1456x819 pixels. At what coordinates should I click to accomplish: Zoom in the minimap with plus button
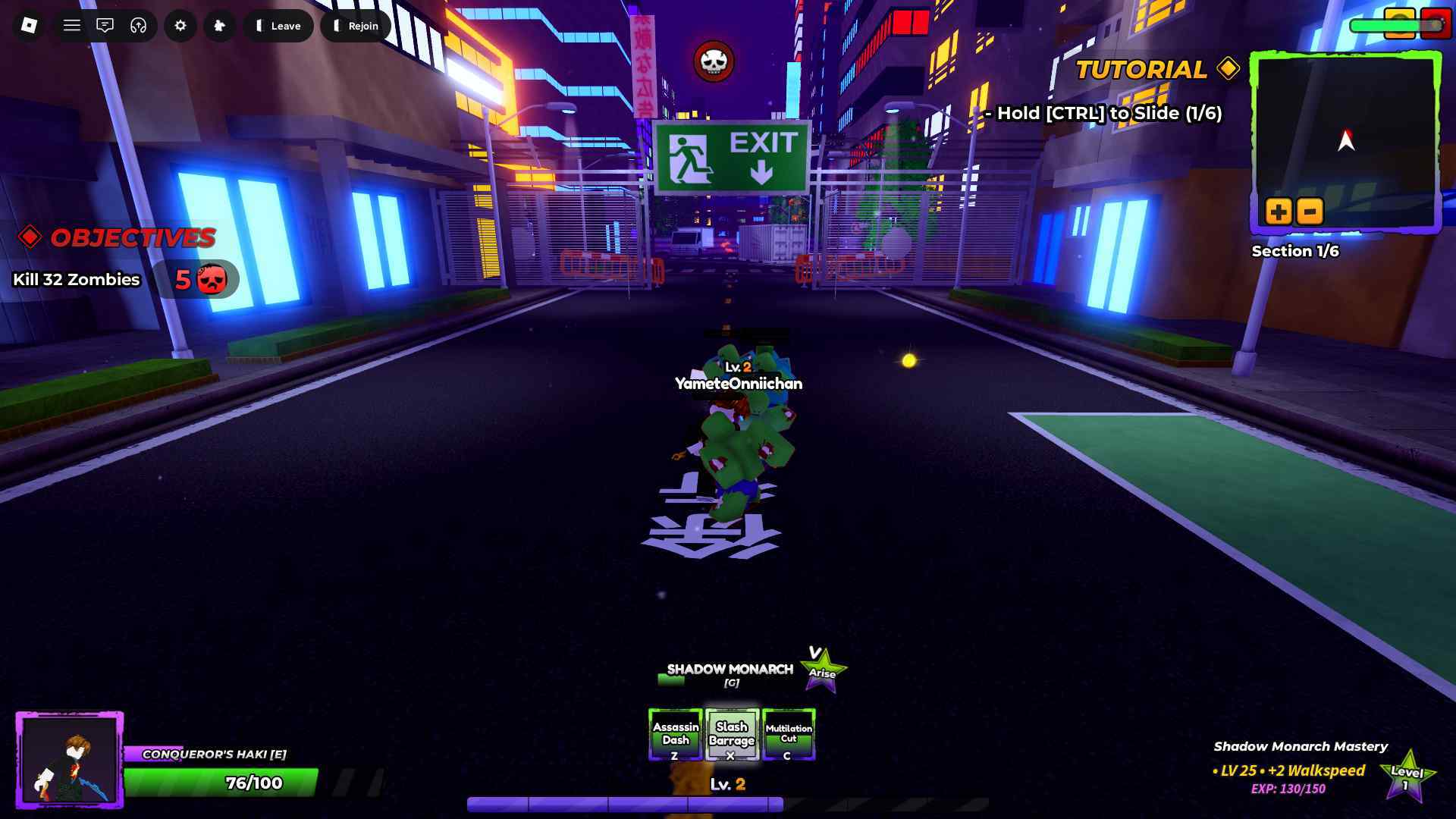(x=1279, y=211)
